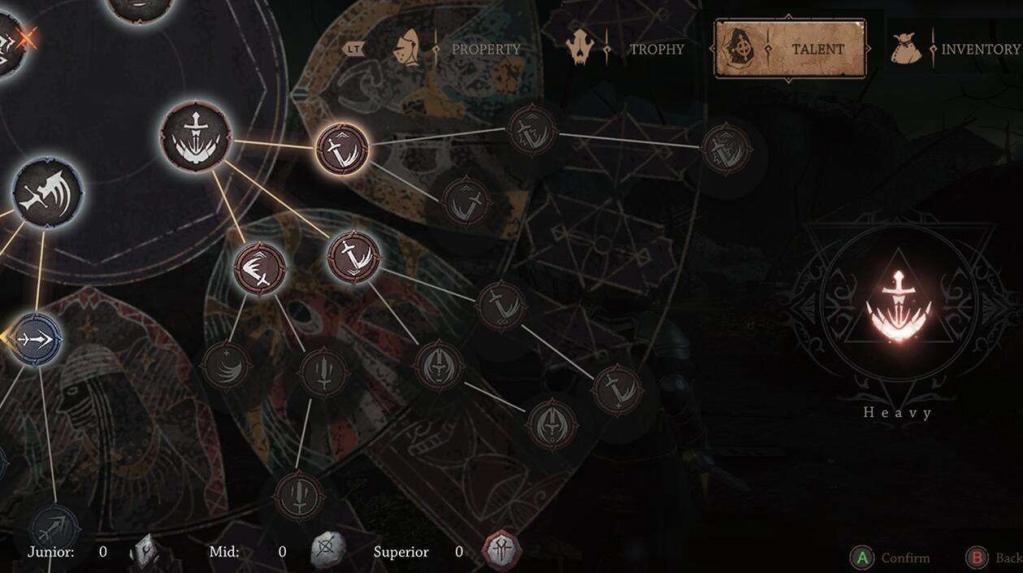Screen dimensions: 1023x573
Task: Switch to the Property tab
Action: (485, 48)
